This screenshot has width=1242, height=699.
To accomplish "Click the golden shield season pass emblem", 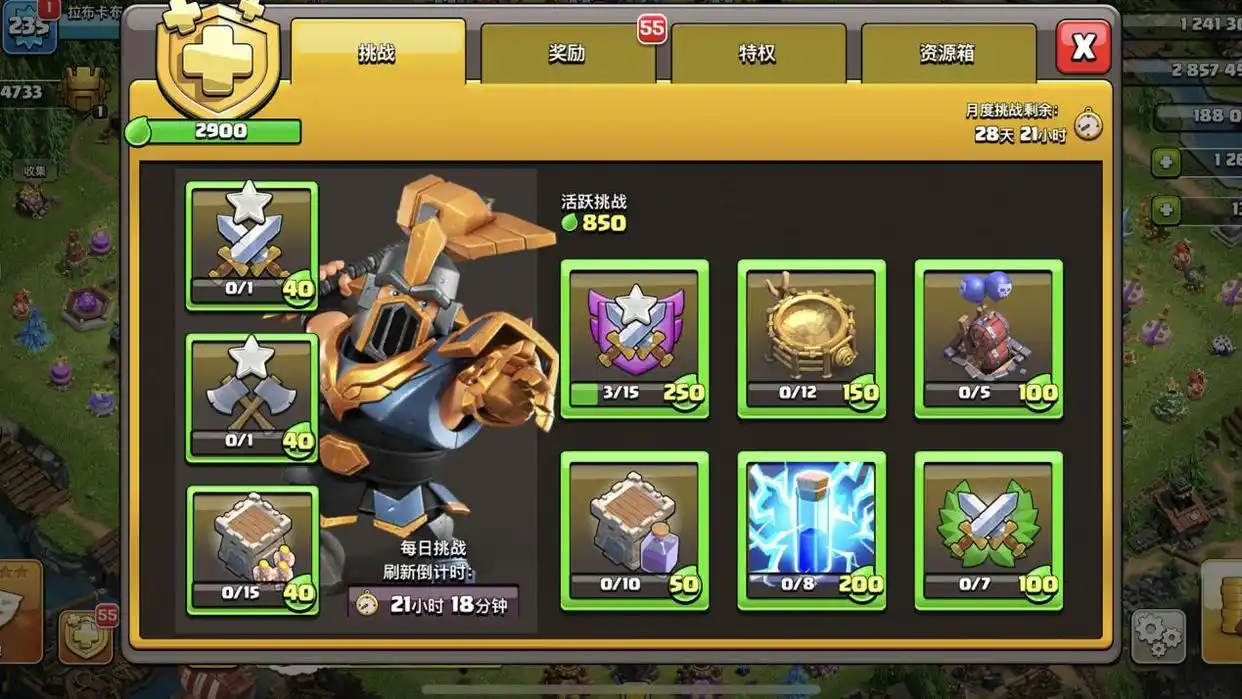I will (x=217, y=62).
